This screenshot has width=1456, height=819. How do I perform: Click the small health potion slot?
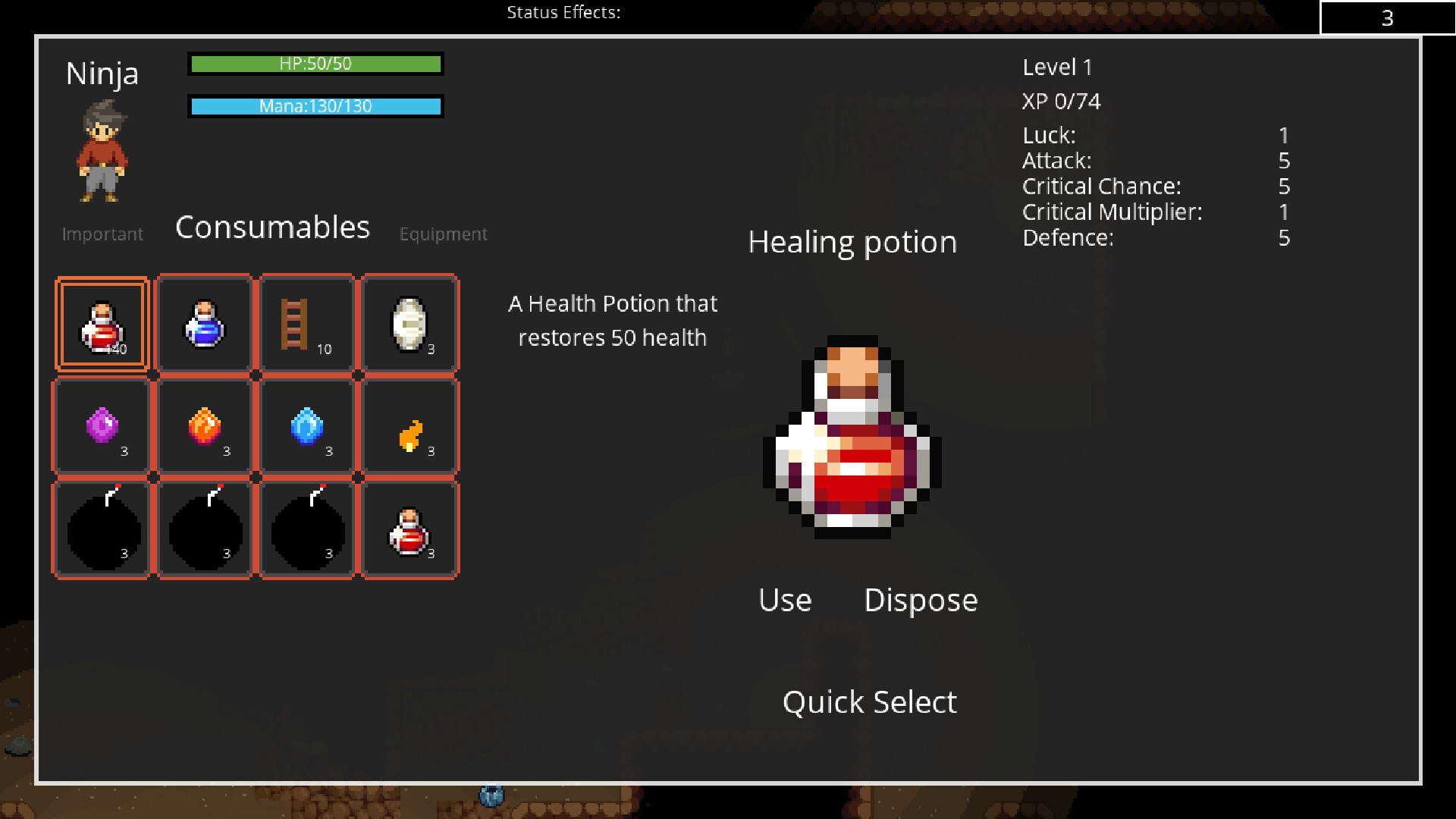(409, 529)
